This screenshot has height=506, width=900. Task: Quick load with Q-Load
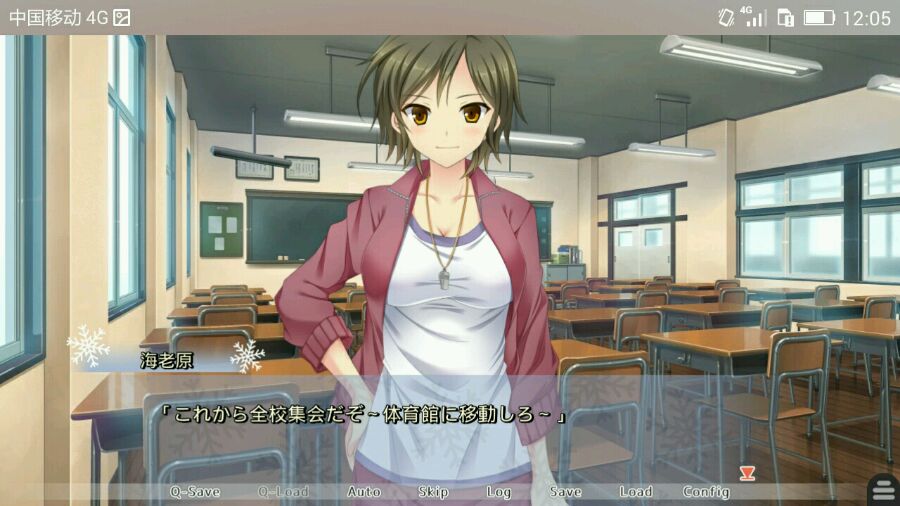coord(283,492)
